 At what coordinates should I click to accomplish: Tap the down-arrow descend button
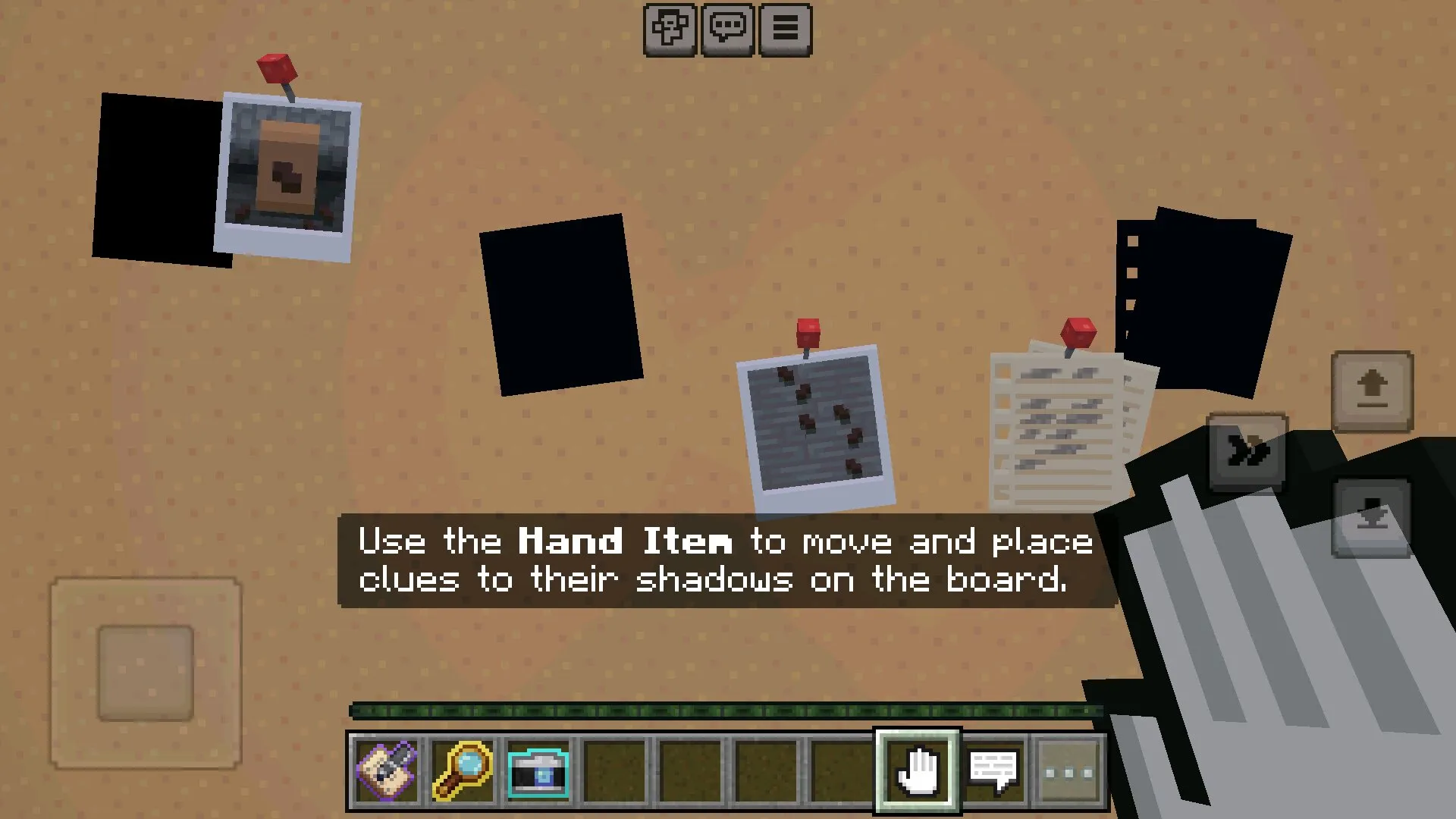tap(1372, 517)
